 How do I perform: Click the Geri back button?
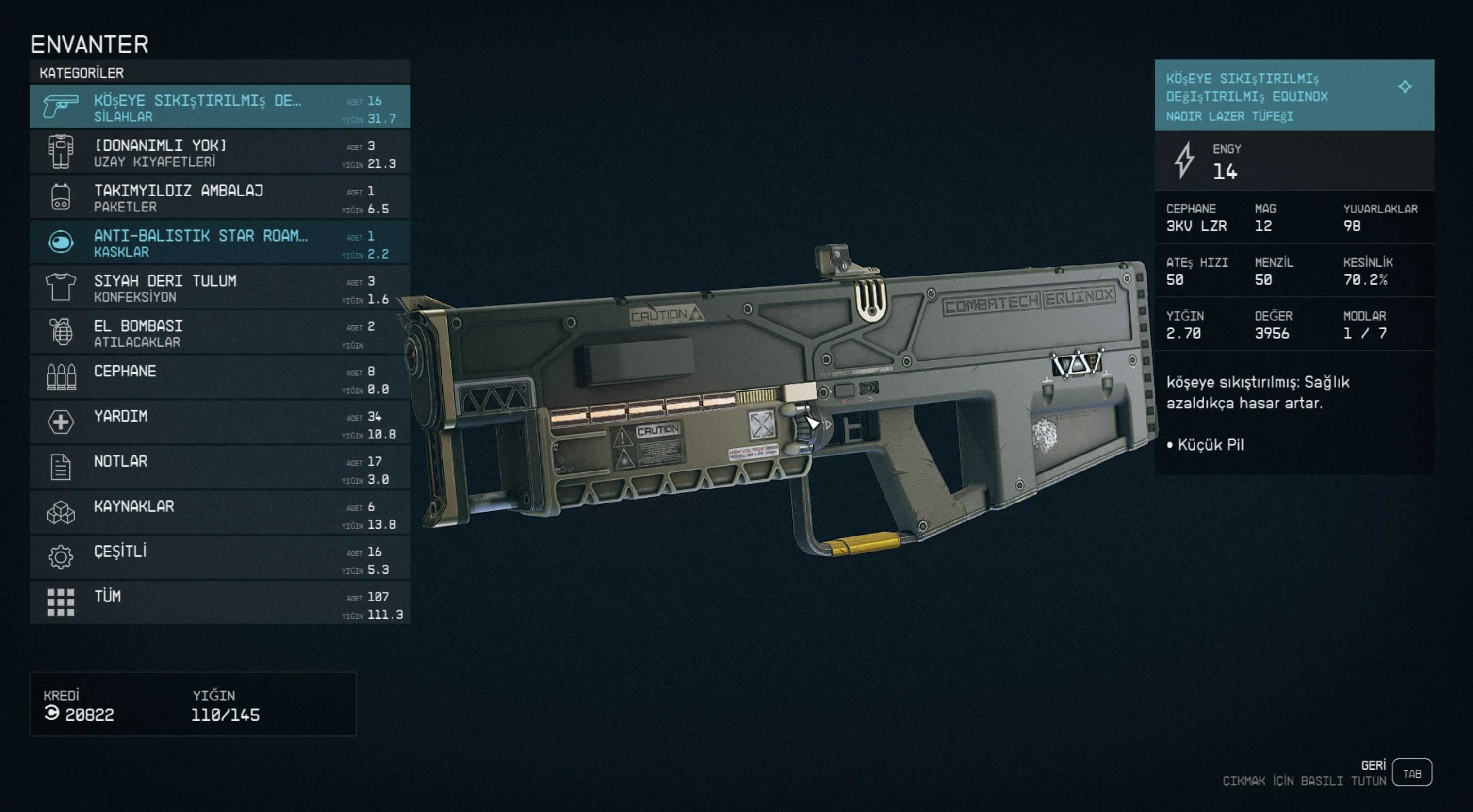[1411, 773]
